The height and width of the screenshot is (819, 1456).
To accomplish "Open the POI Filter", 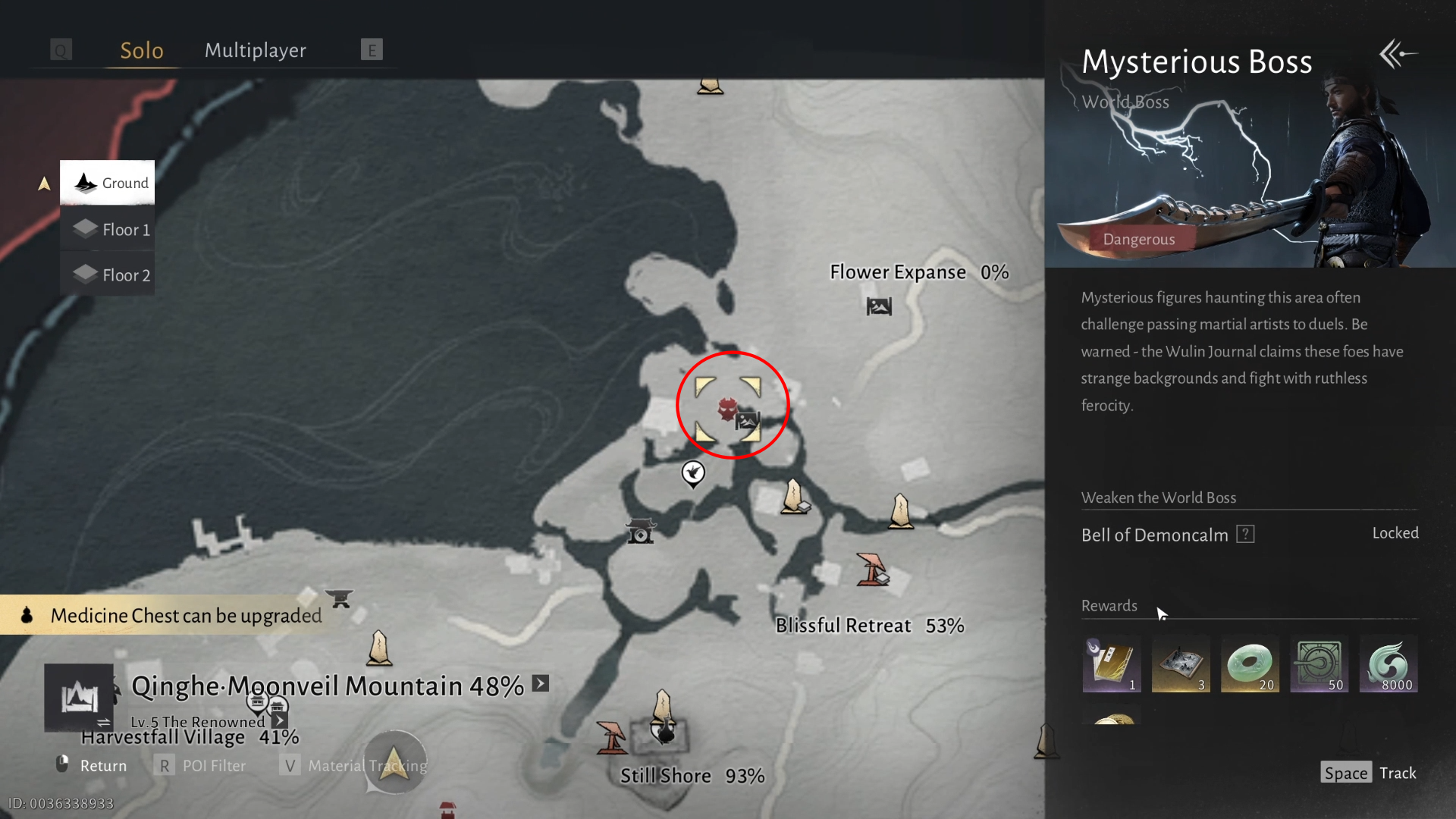I will [202, 766].
